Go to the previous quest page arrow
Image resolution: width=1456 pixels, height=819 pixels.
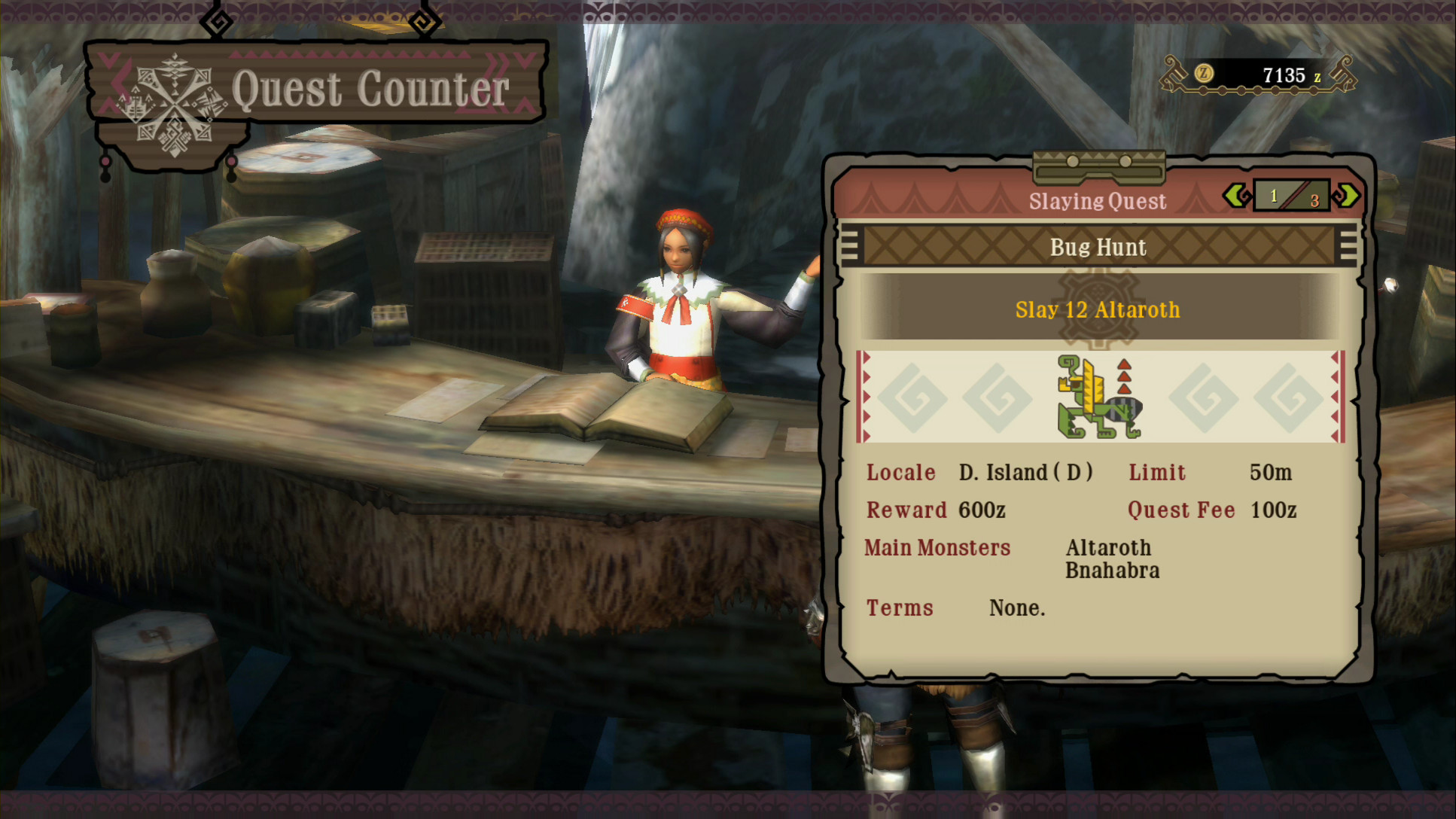click(x=1236, y=196)
